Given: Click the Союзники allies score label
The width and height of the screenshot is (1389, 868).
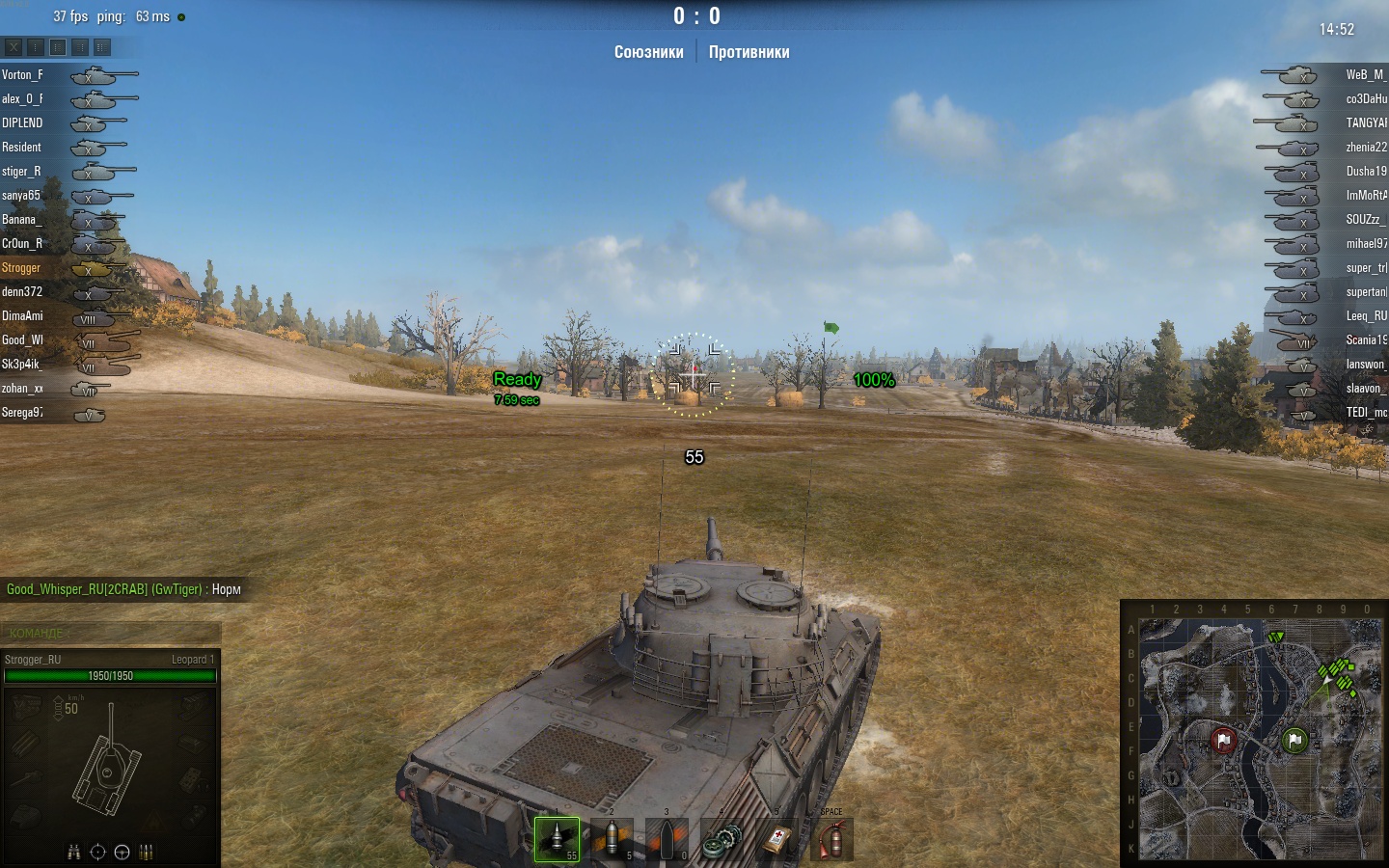Looking at the screenshot, I should [648, 52].
